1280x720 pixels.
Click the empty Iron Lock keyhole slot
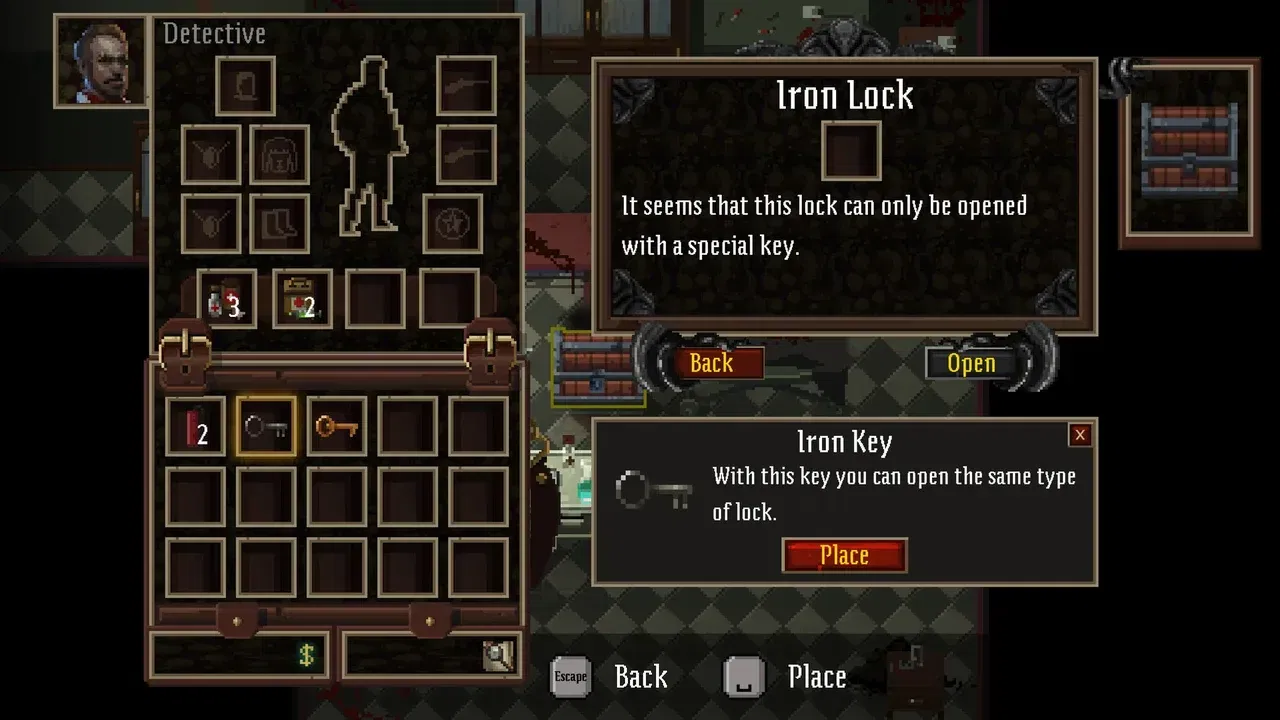click(850, 152)
